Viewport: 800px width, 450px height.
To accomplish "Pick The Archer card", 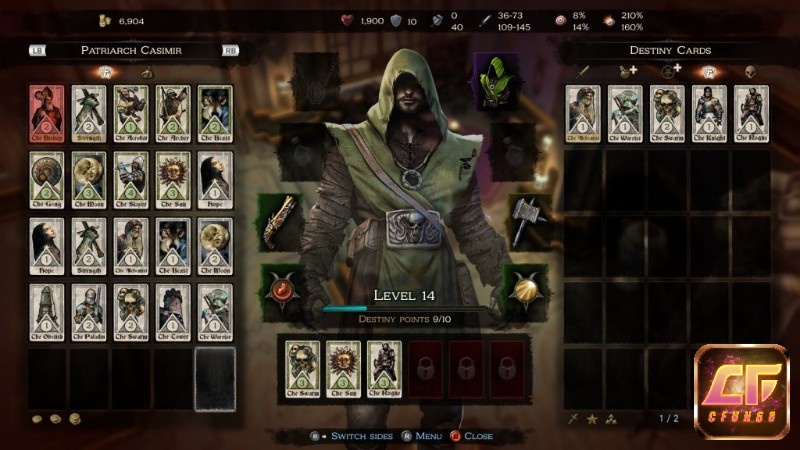I will (x=173, y=110).
